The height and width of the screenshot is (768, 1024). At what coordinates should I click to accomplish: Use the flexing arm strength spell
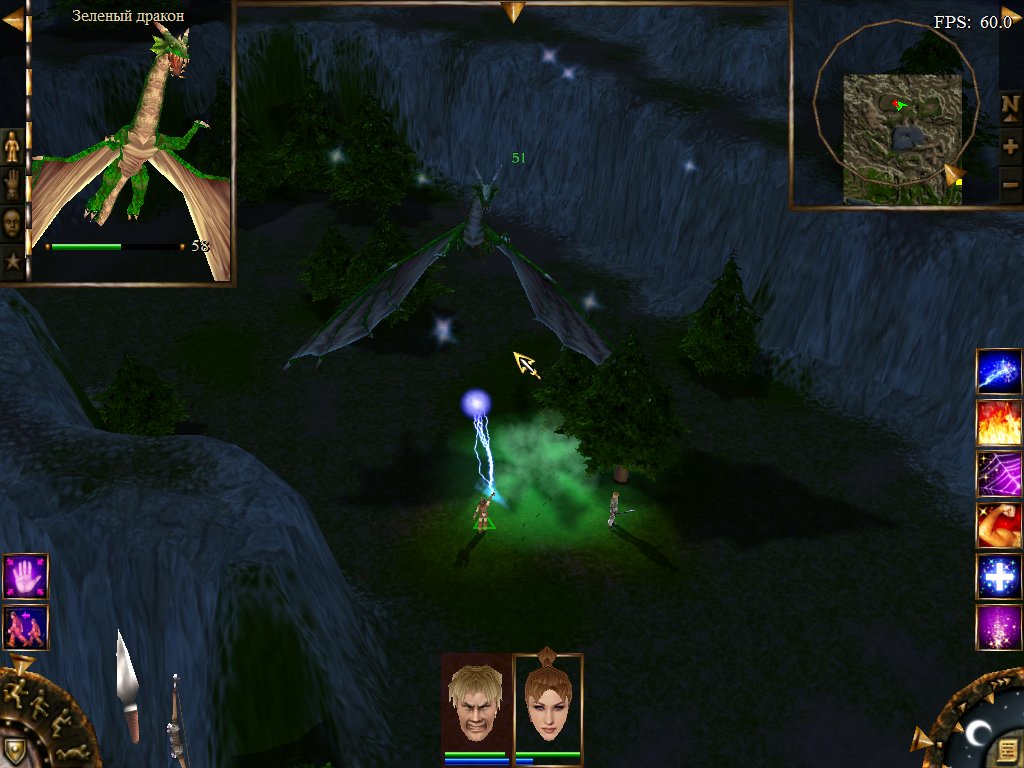(999, 525)
